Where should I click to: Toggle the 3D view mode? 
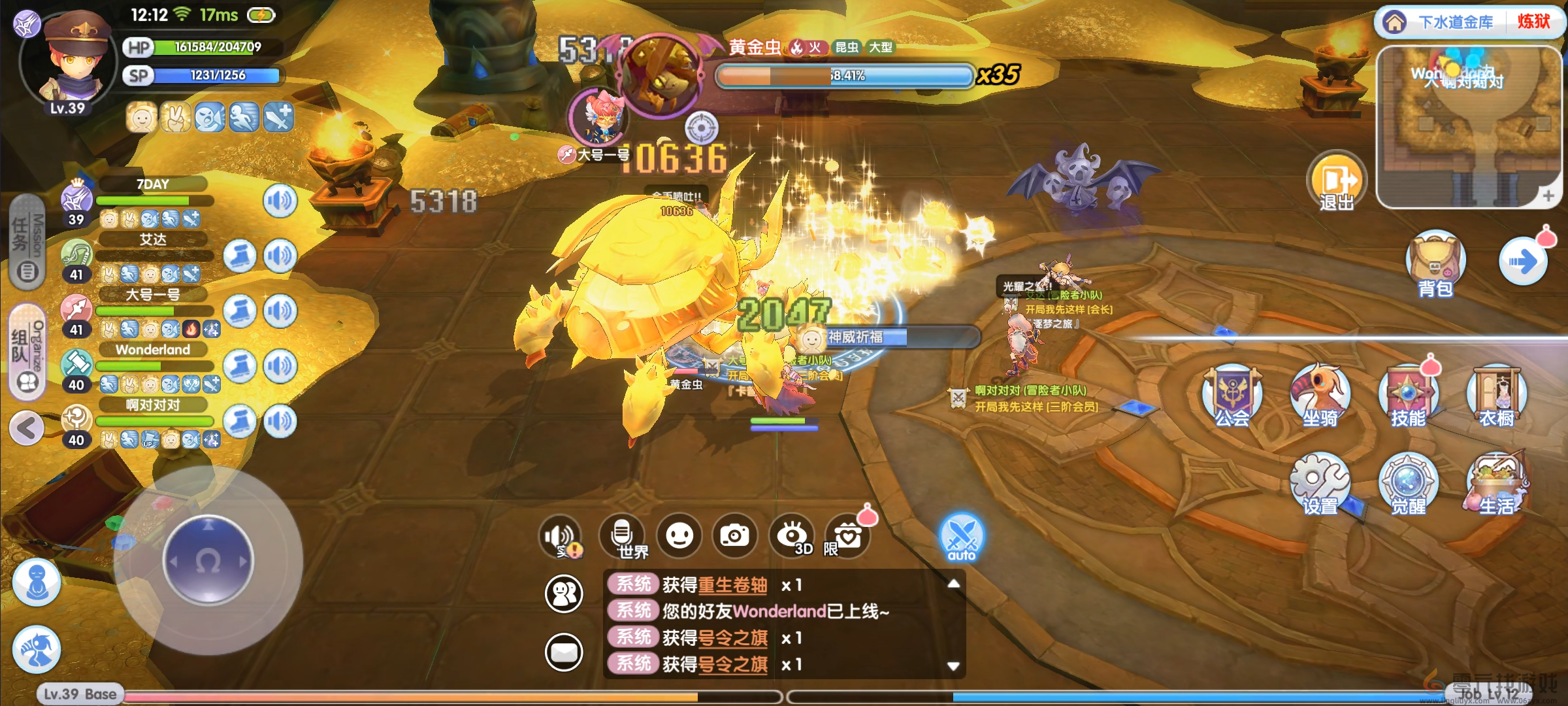[792, 536]
